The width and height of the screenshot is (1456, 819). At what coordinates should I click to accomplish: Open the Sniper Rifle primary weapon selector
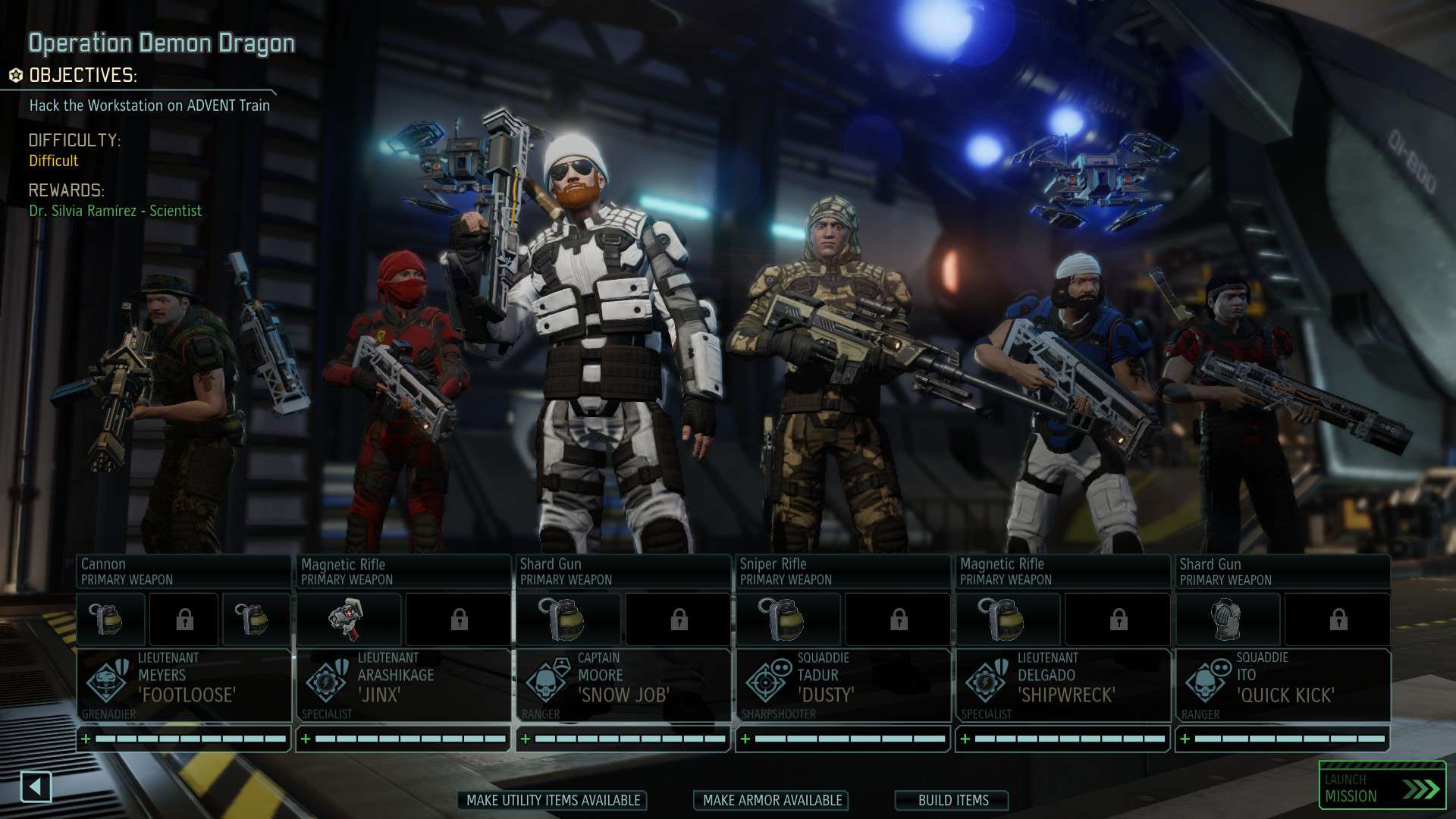coord(842,571)
